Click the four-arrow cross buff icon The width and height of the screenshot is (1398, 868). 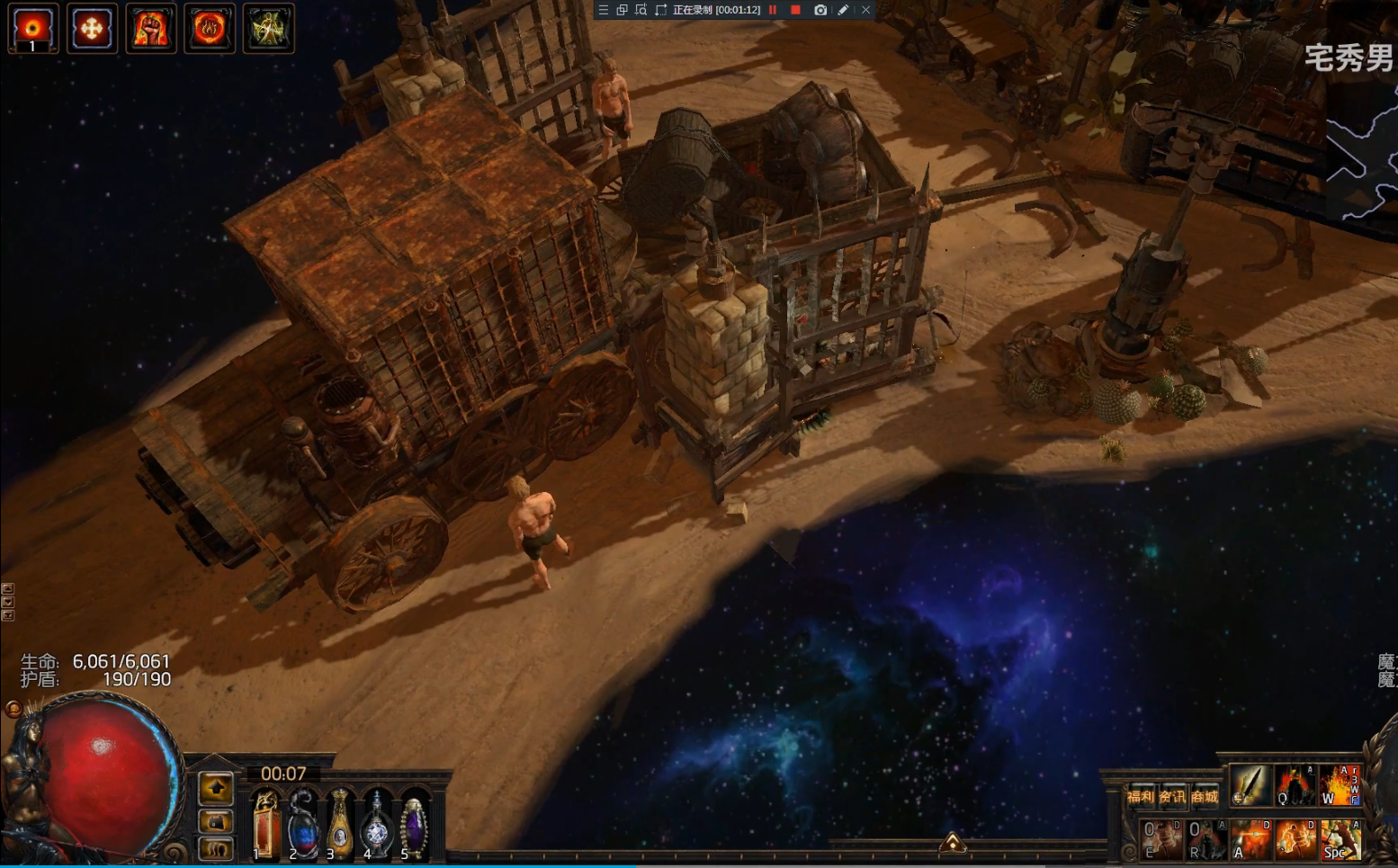pos(92,29)
